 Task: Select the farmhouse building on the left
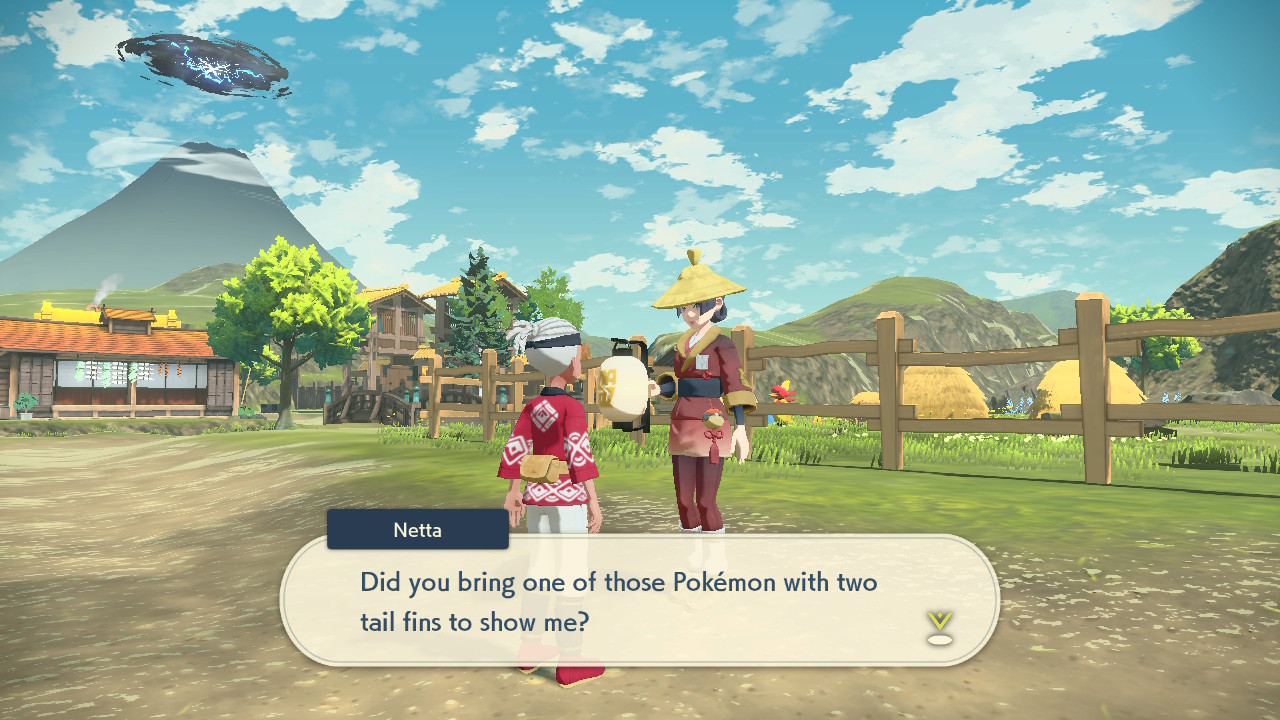point(110,380)
